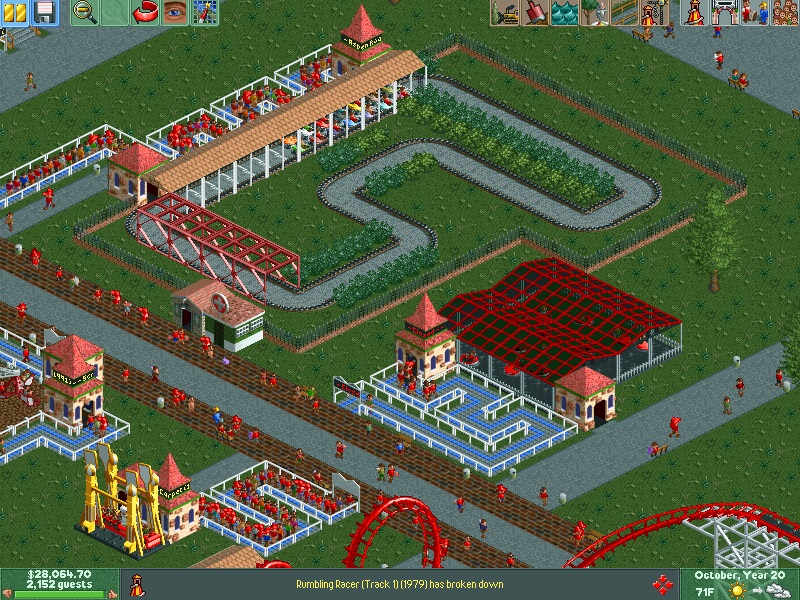Viewport: 800px width, 600px height.
Task: Open the guests list with the crowd icon
Action: point(785,12)
